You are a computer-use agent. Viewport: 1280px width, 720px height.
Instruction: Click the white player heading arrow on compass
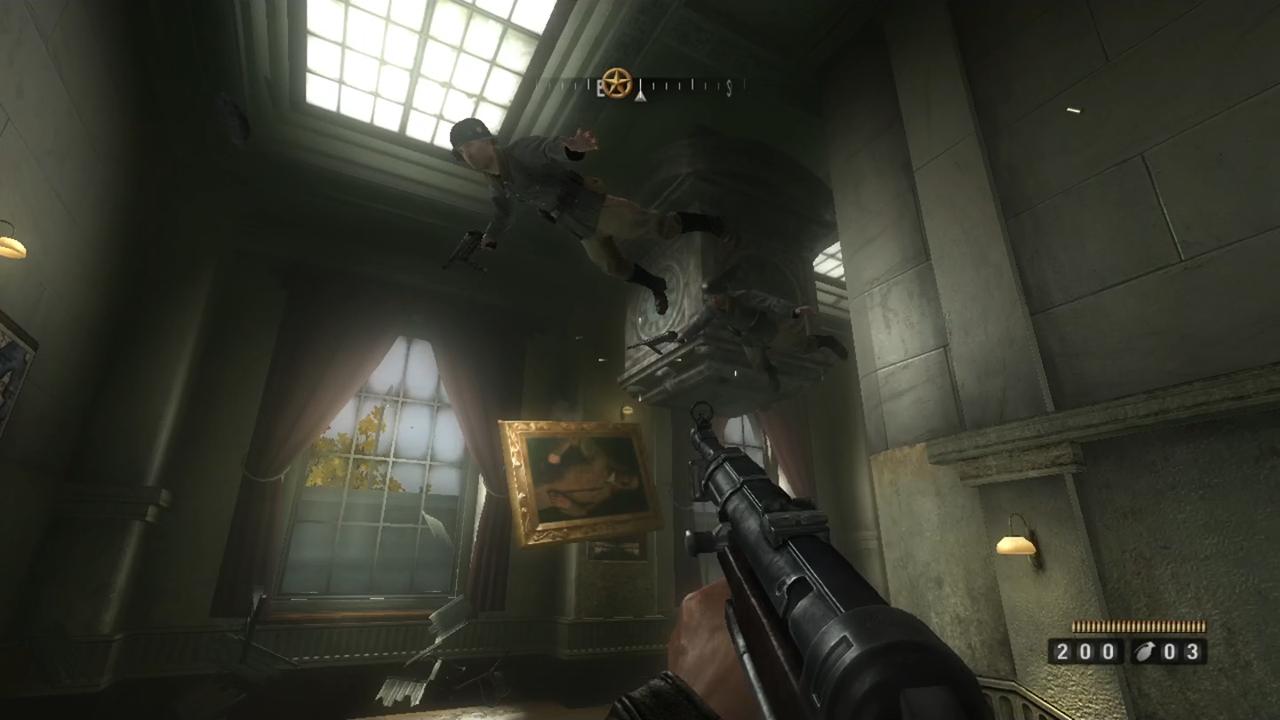click(x=640, y=95)
